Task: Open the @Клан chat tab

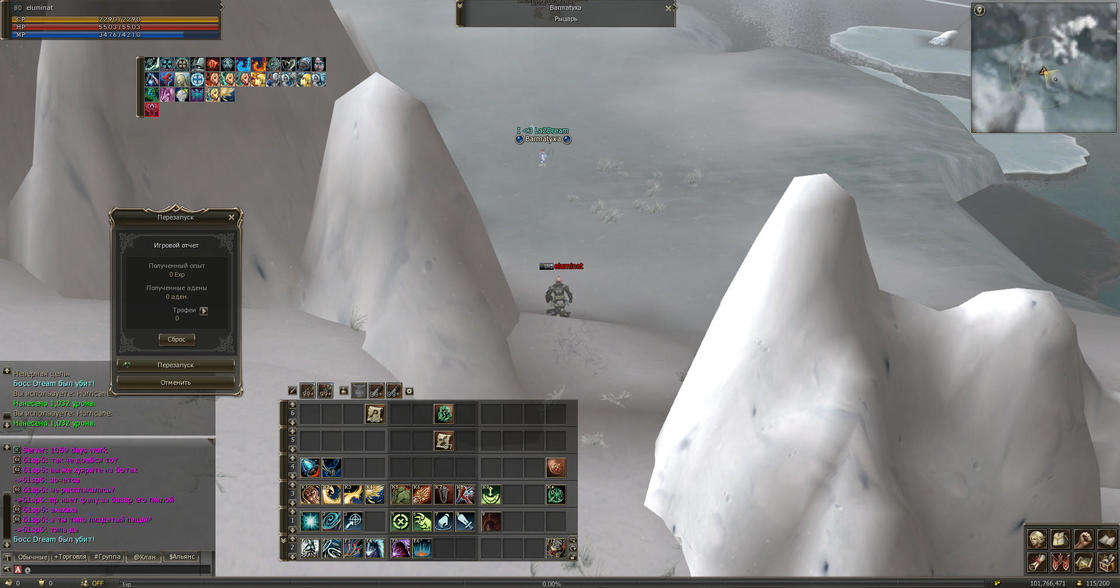Action: [x=144, y=556]
